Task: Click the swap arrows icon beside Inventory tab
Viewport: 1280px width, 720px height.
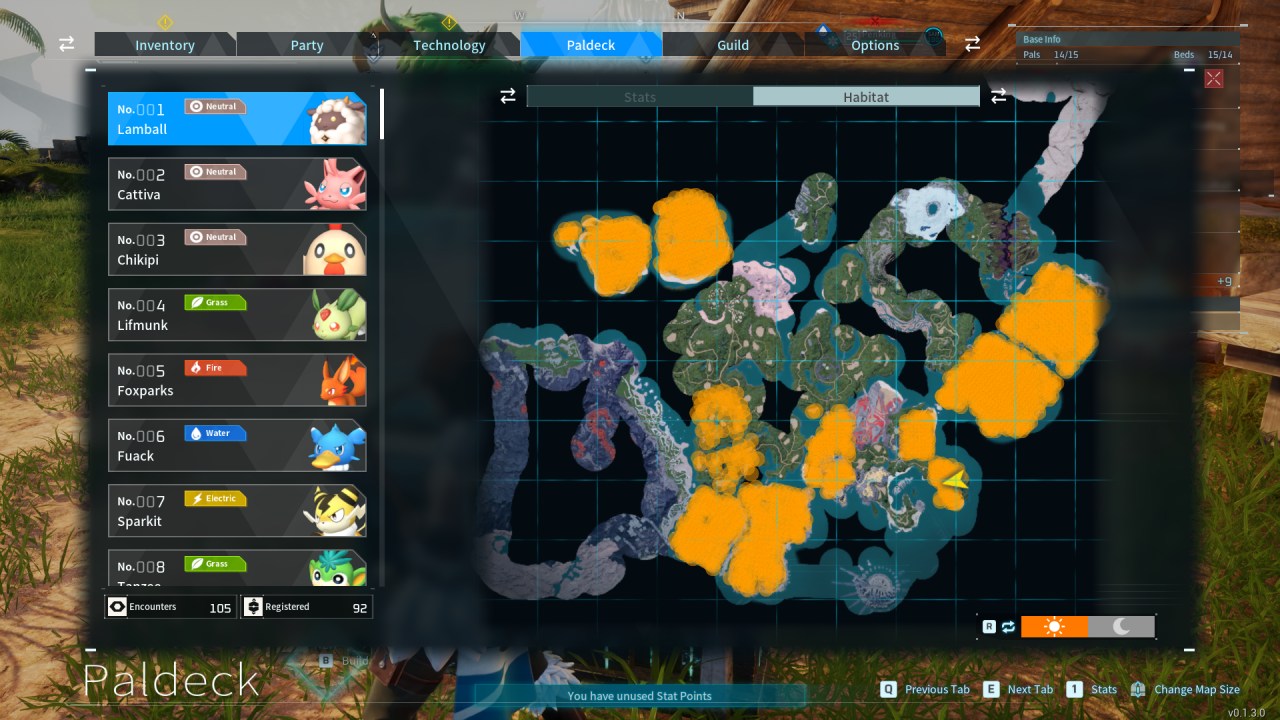Action: click(x=66, y=44)
